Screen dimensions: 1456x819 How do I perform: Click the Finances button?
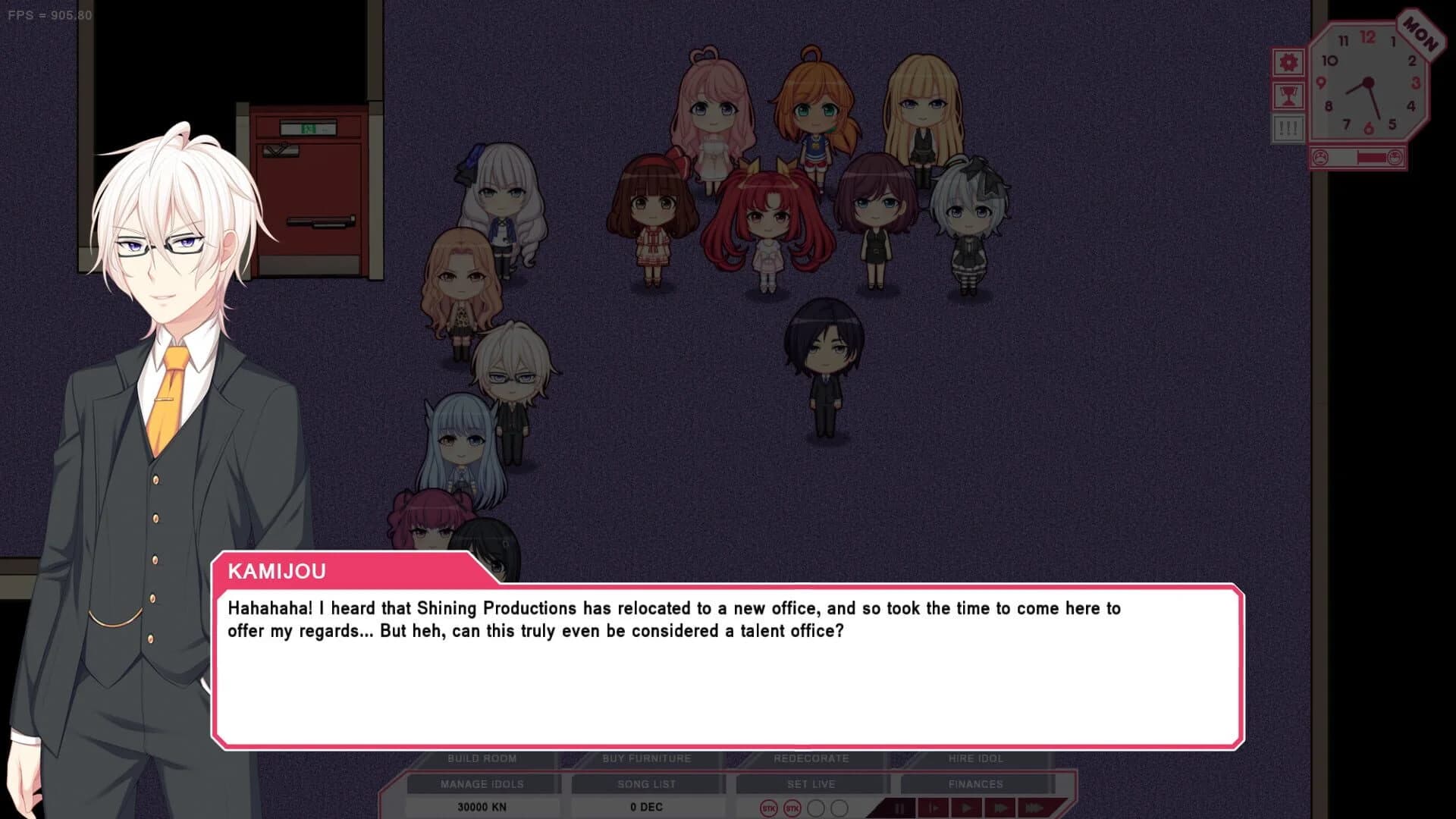975,784
